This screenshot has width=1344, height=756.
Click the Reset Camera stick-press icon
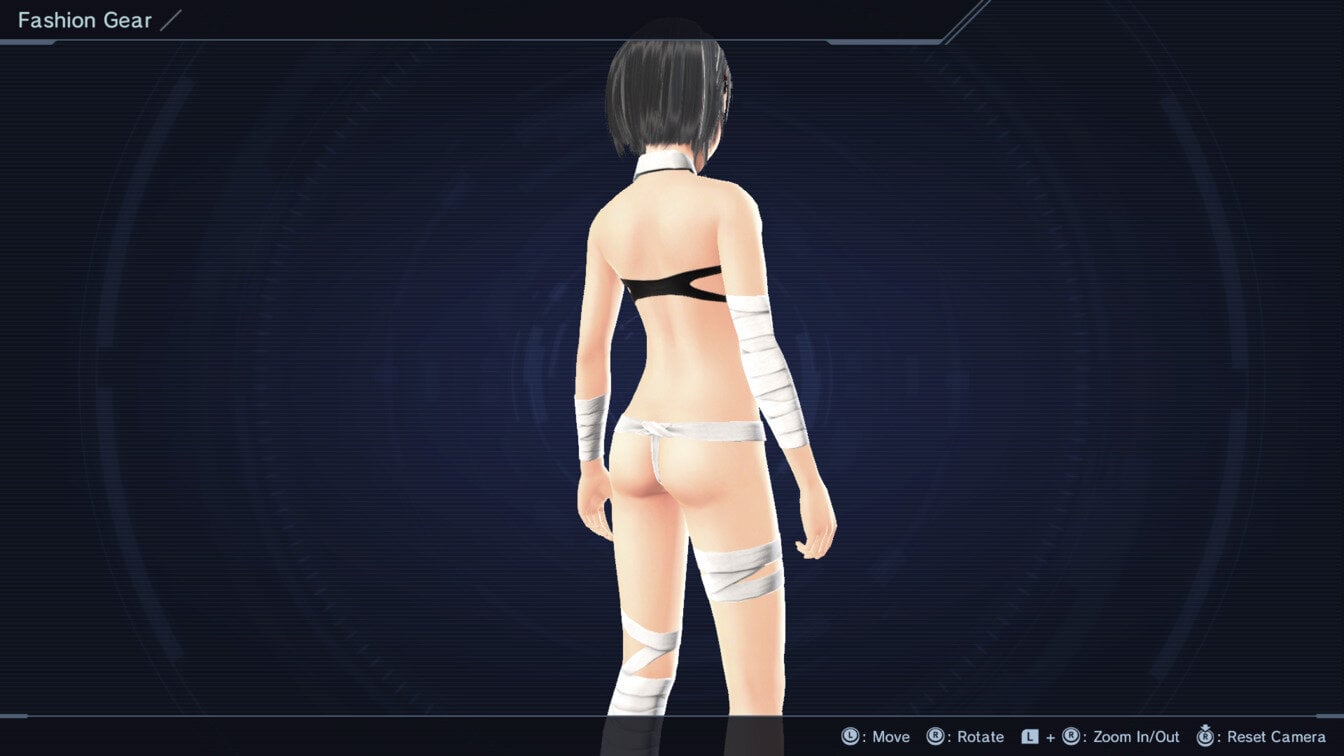[1206, 736]
